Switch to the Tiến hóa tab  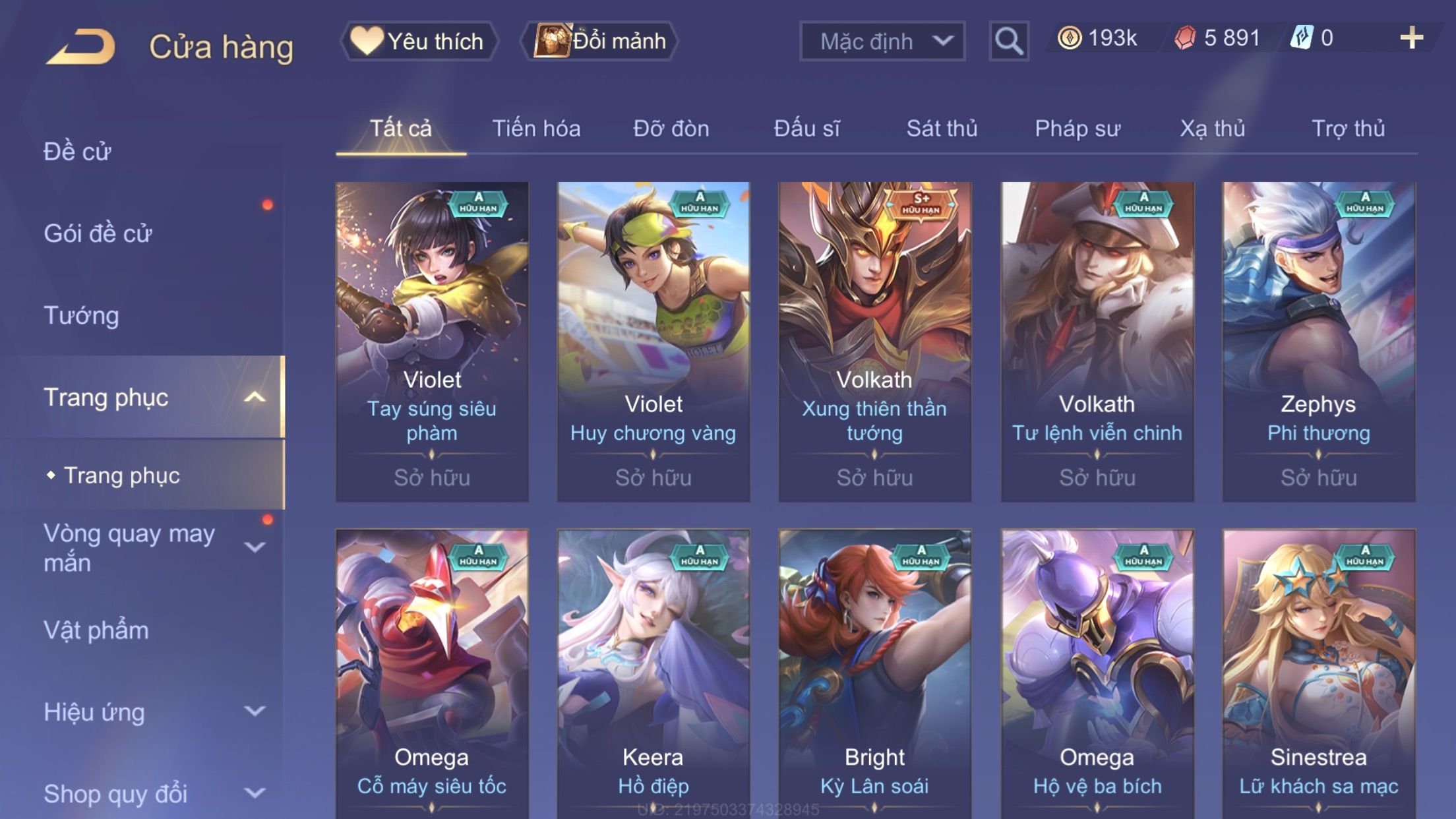536,129
